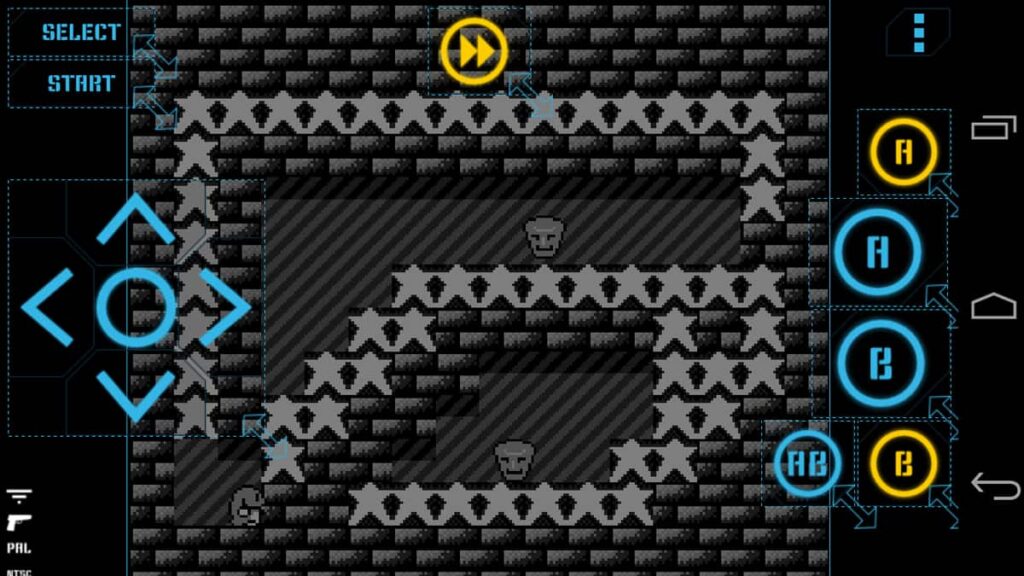Screen dimensions: 1024x576
Task: Tap the D-pad center circle
Action: (136, 307)
